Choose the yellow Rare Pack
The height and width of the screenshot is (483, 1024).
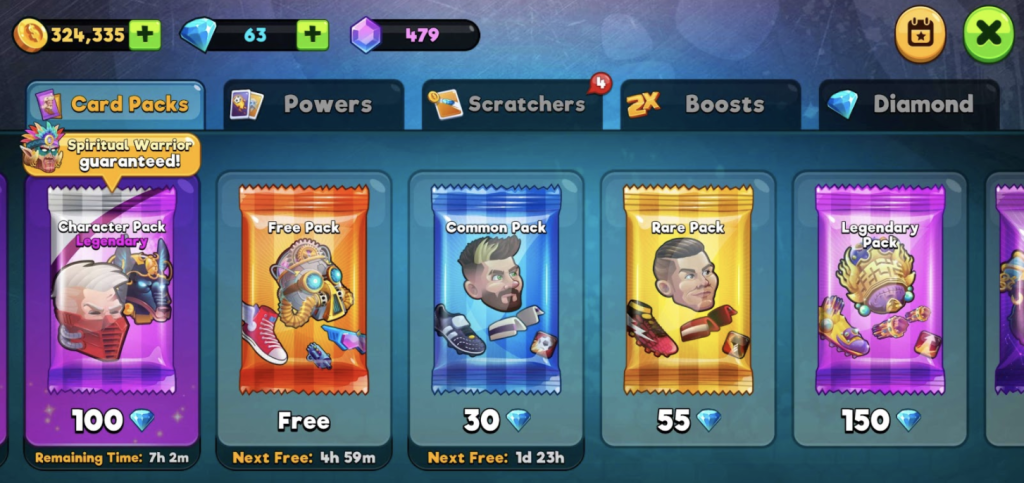[688, 300]
